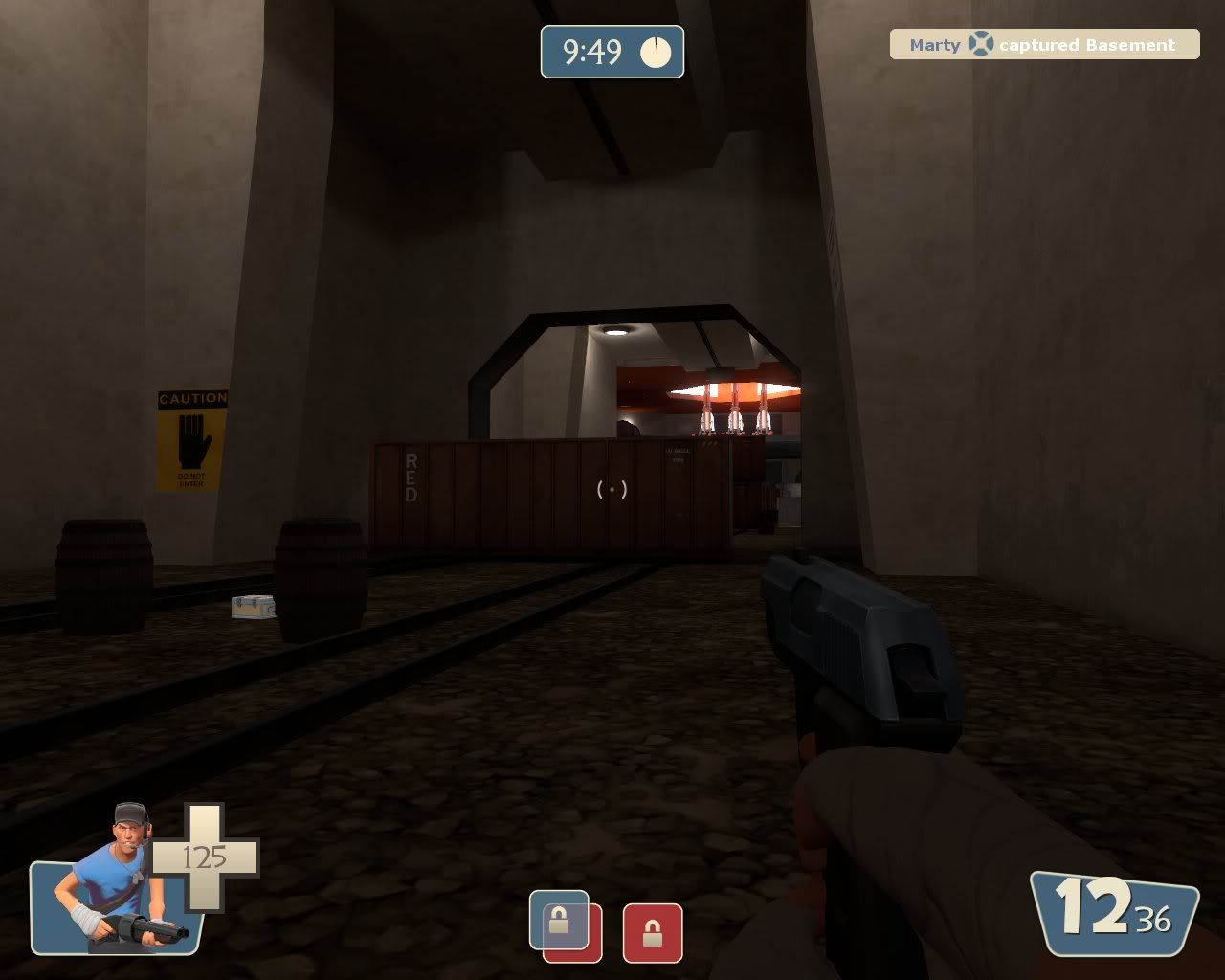Click the capture point icon in the kill feed
This screenshot has height=980, width=1225.
[x=980, y=42]
